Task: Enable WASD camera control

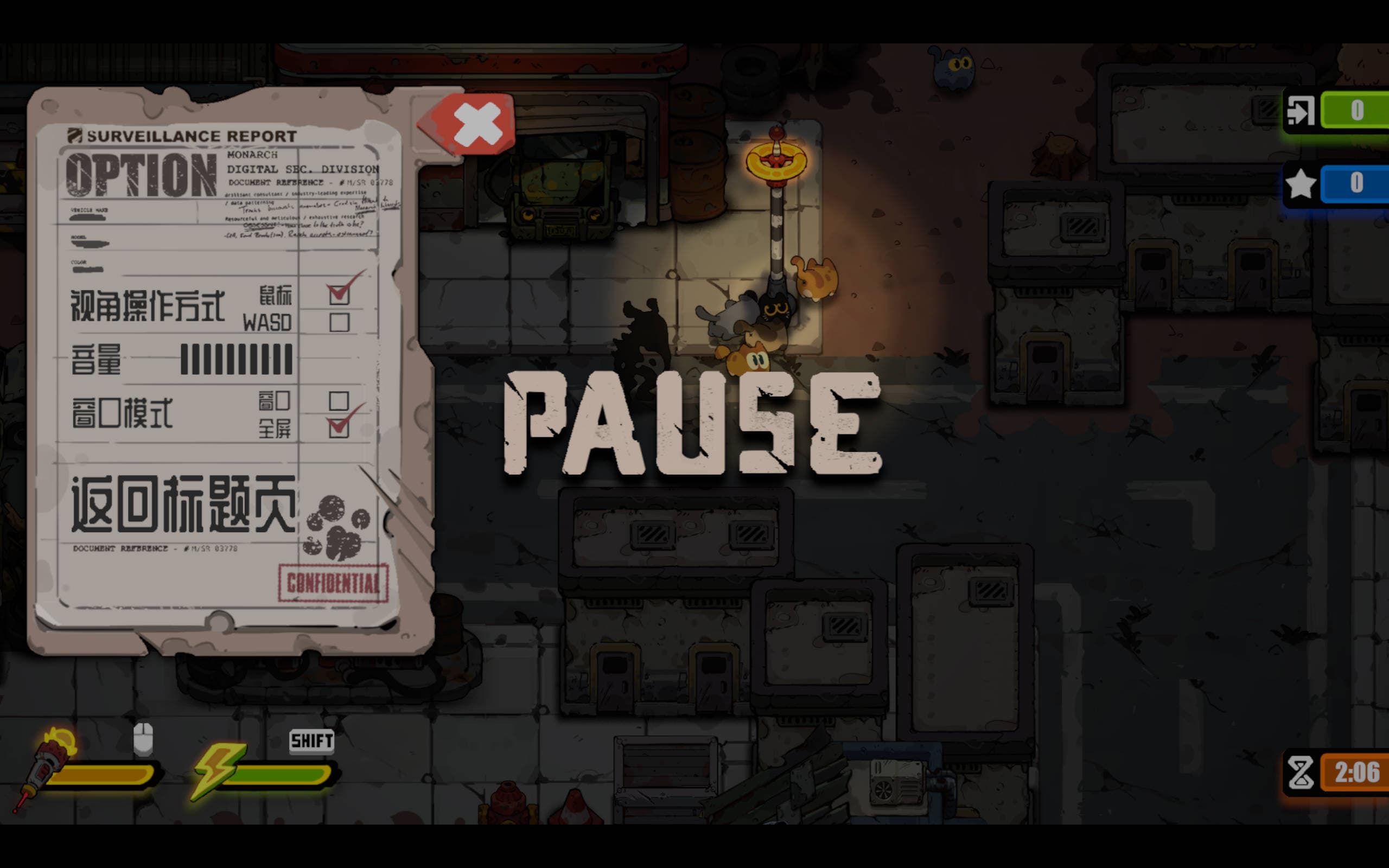Action: click(340, 323)
